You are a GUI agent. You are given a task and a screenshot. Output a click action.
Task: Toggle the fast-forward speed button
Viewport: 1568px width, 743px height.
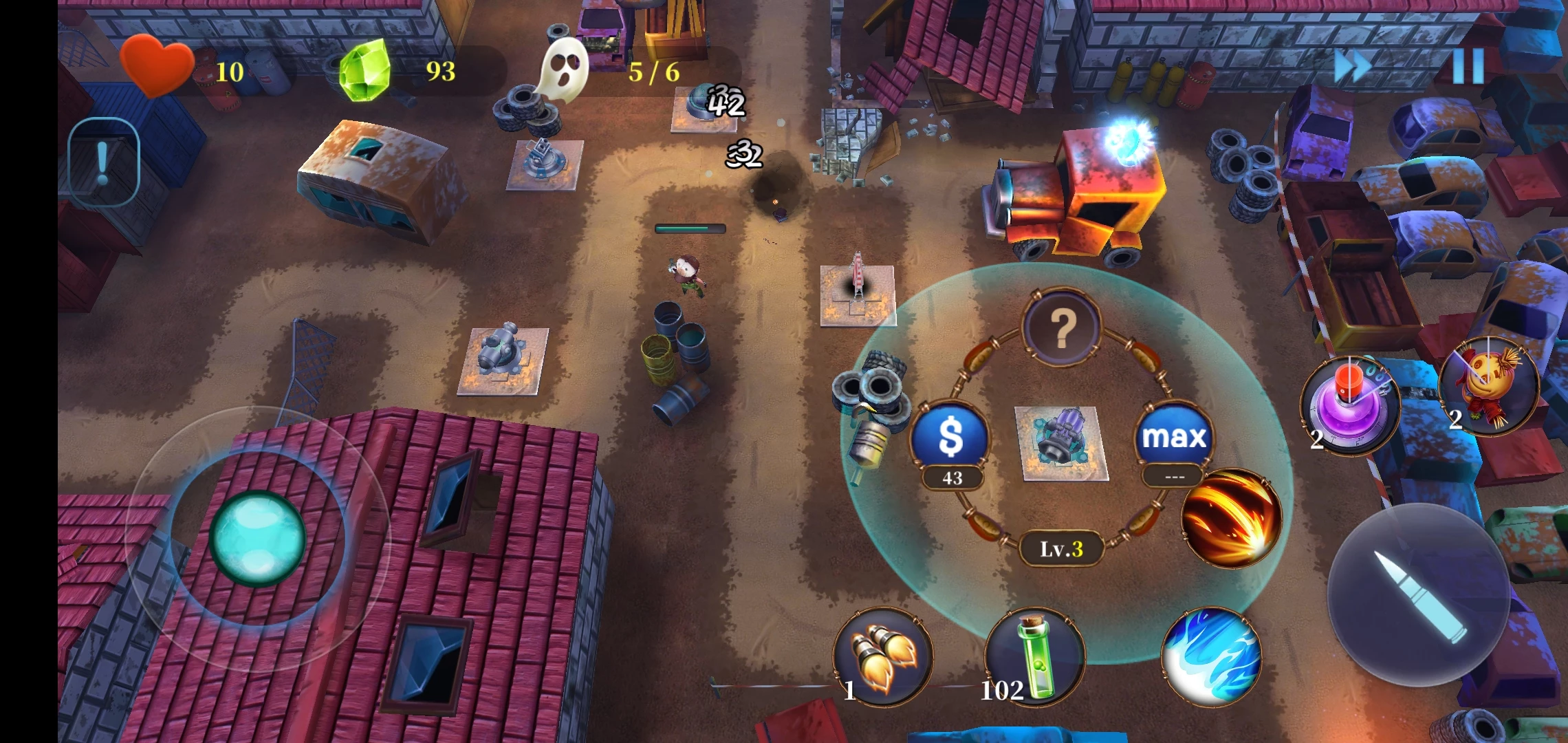1352,67
